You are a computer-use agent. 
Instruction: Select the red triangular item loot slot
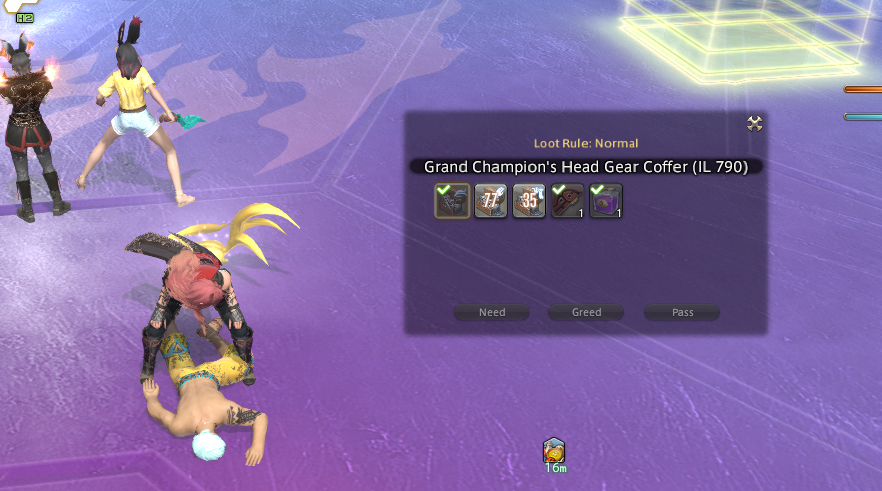(x=568, y=201)
